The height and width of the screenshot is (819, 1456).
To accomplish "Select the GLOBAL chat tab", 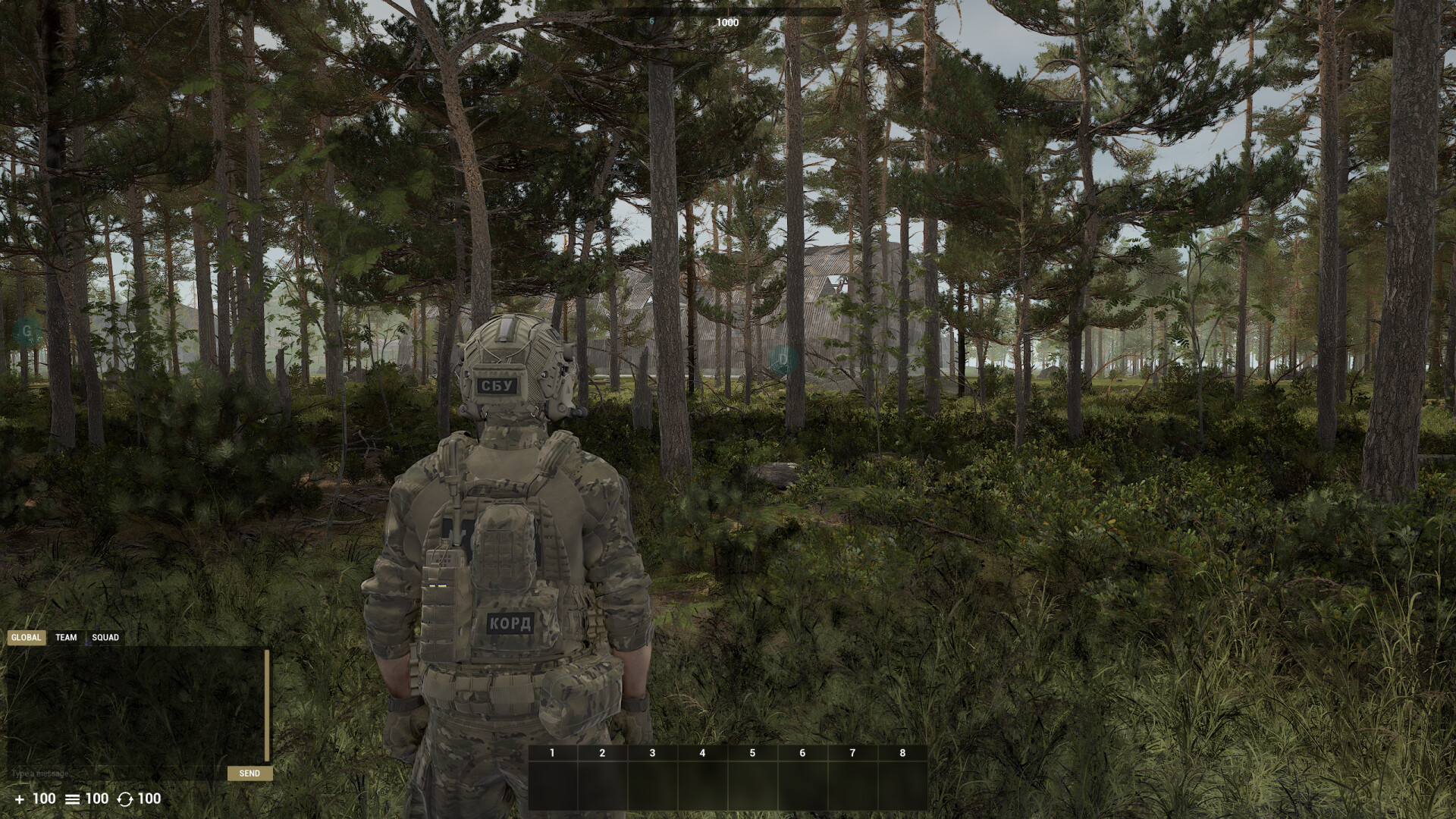I will click(x=28, y=638).
